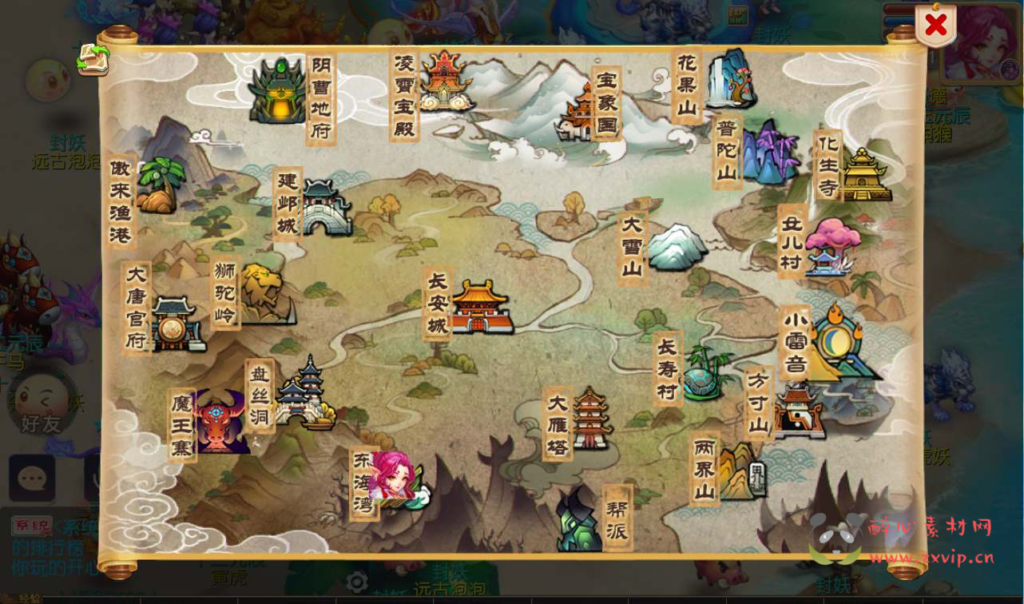Travel to 方寸山 on the map

click(x=799, y=409)
